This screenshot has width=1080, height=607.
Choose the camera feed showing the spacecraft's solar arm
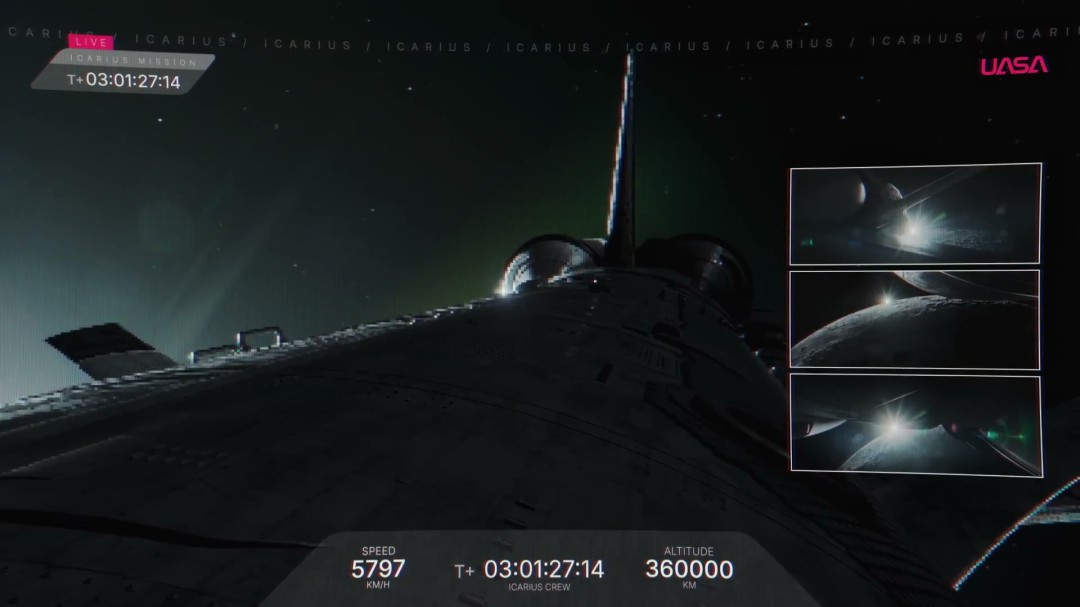pos(914,214)
